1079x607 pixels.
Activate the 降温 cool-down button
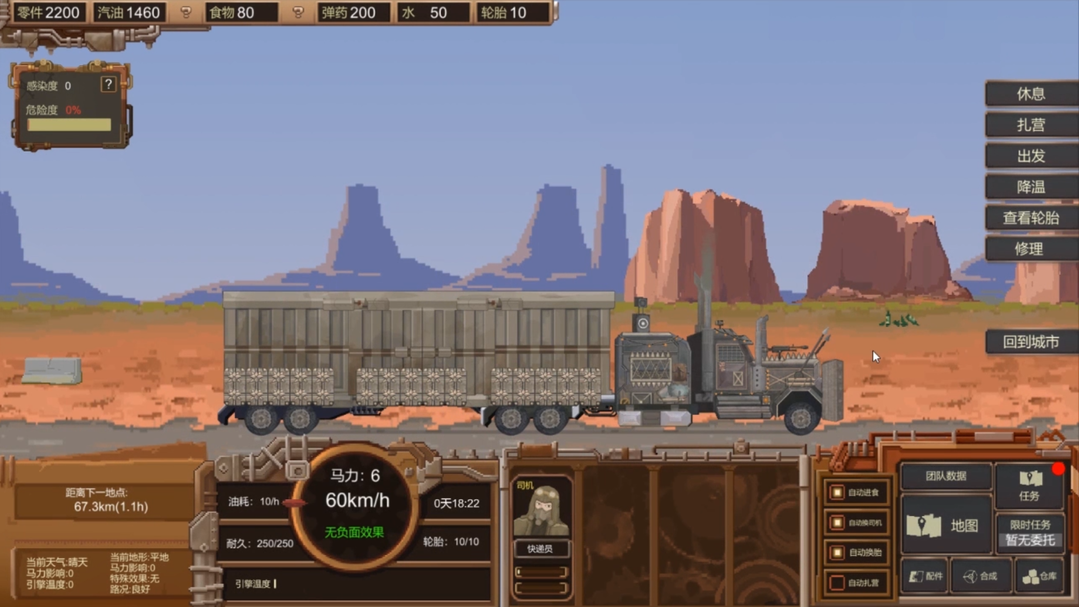(1030, 187)
